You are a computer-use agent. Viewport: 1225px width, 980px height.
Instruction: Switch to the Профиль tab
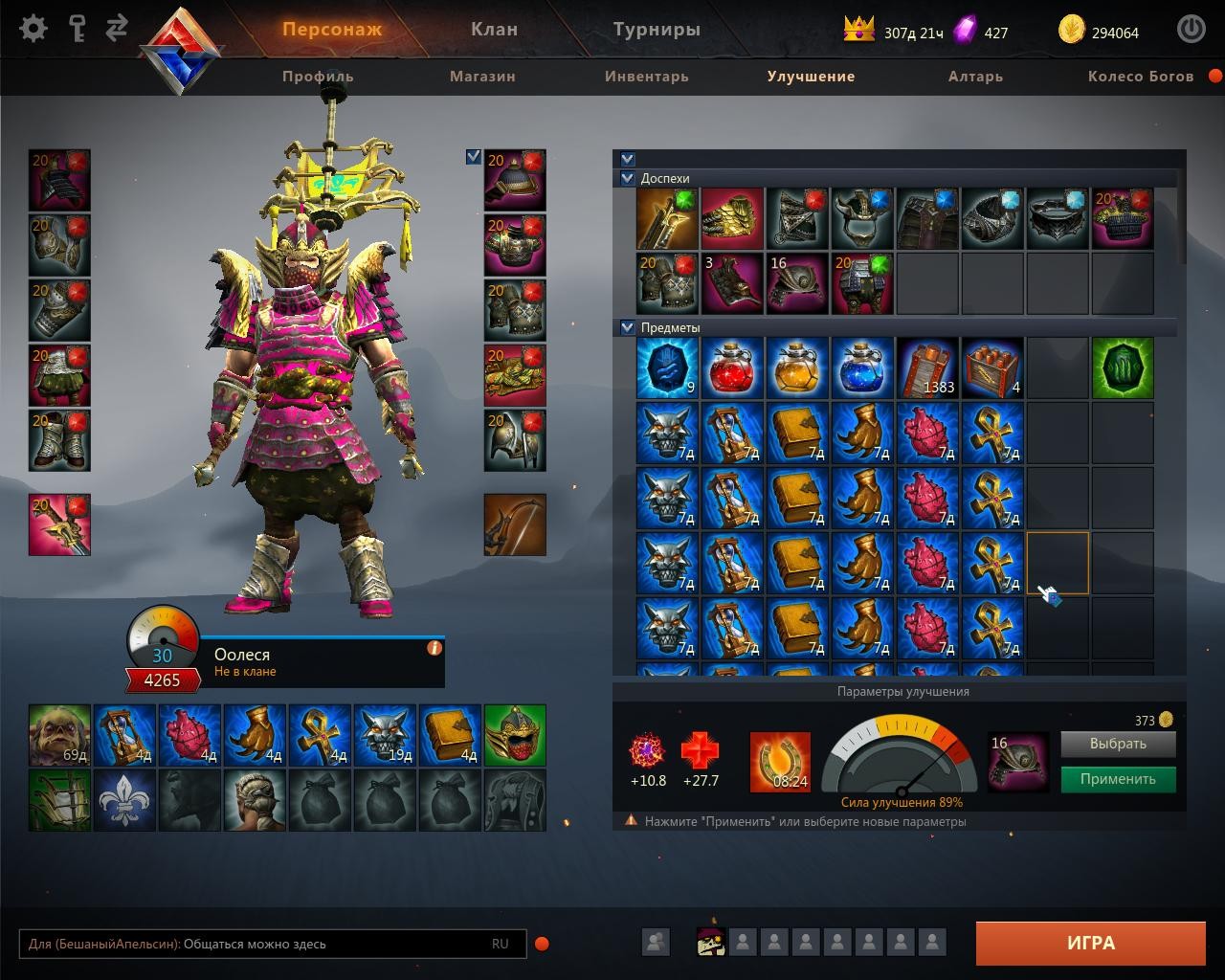click(318, 77)
